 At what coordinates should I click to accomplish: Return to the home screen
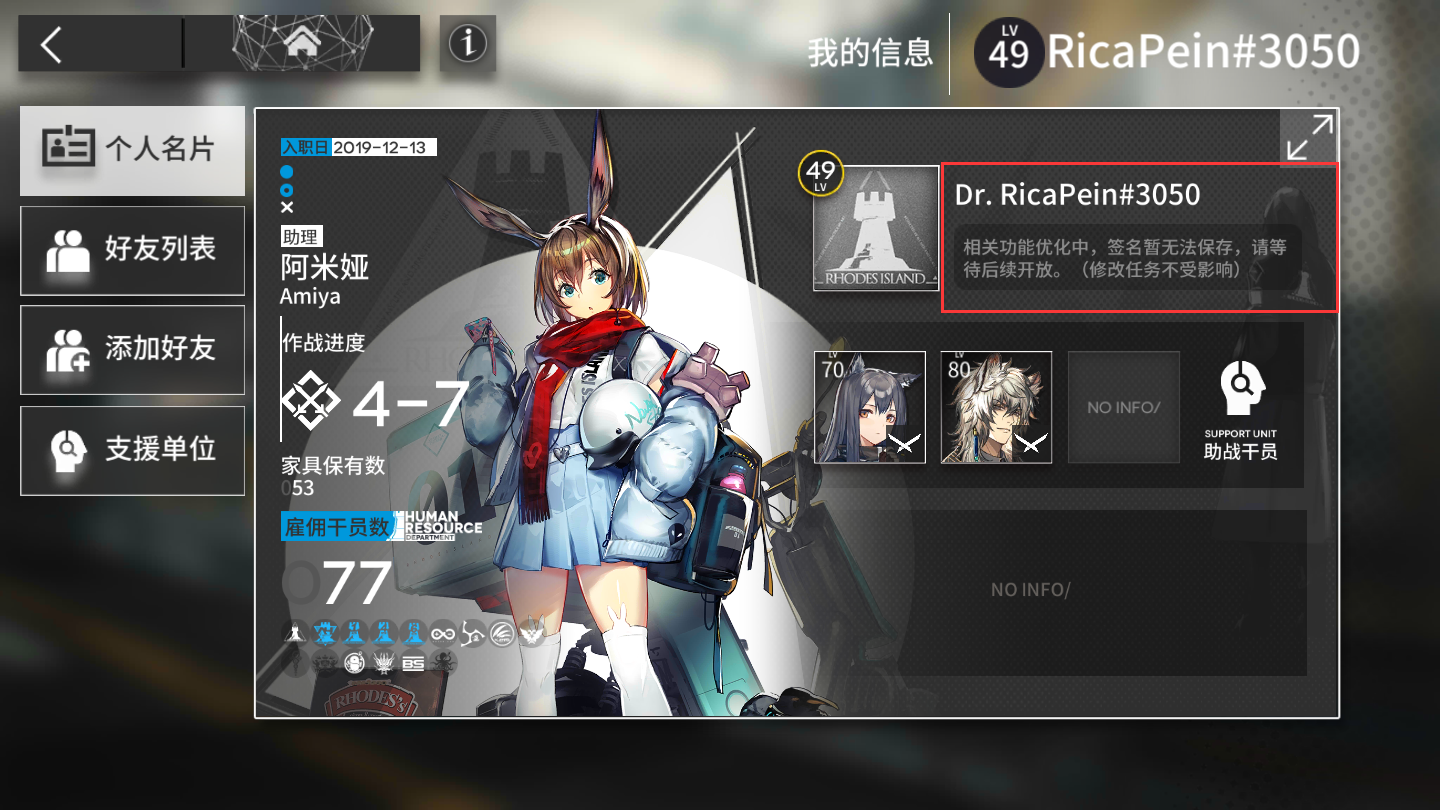click(x=300, y=43)
